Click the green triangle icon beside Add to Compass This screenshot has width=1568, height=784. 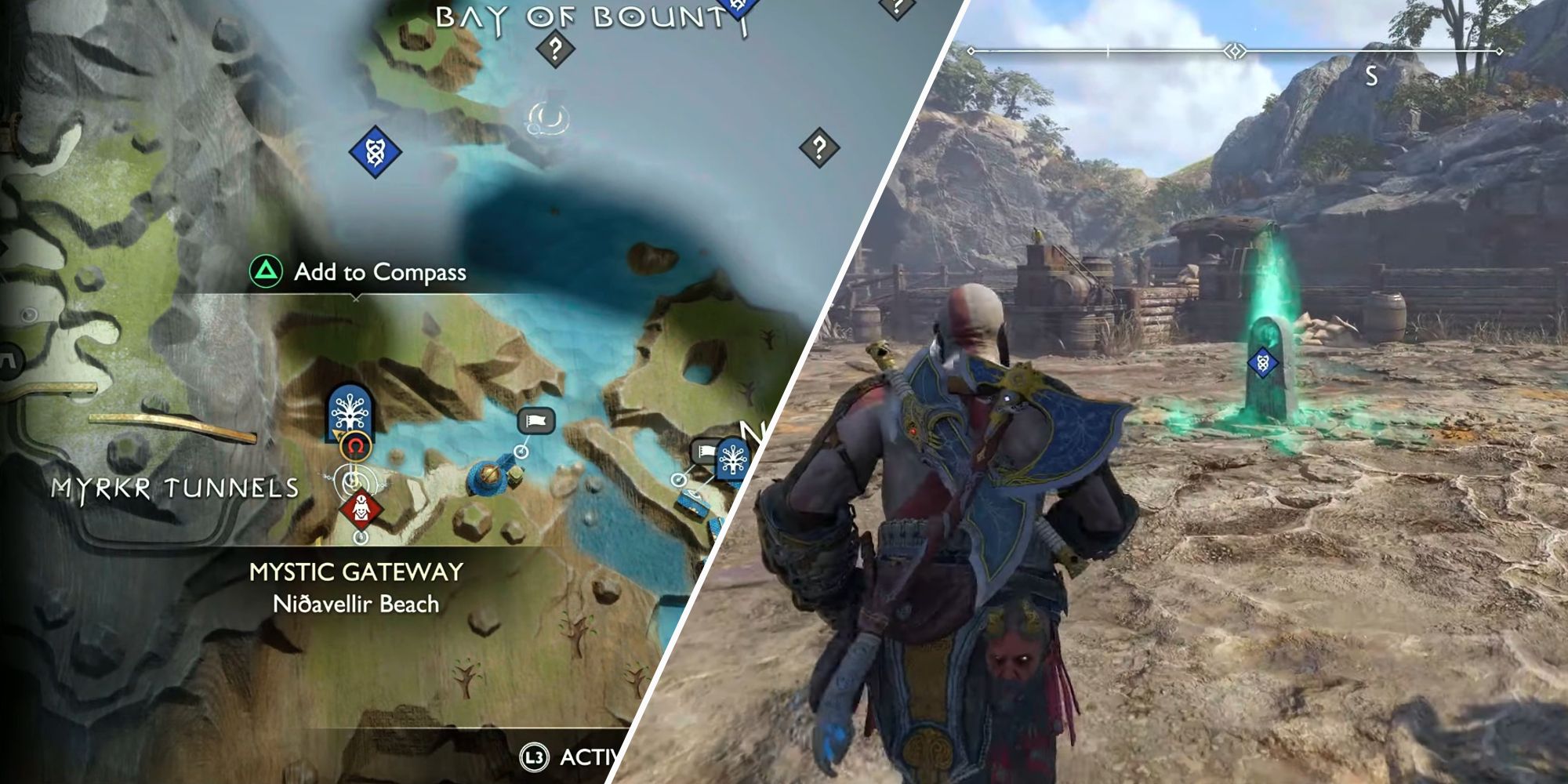click(267, 270)
